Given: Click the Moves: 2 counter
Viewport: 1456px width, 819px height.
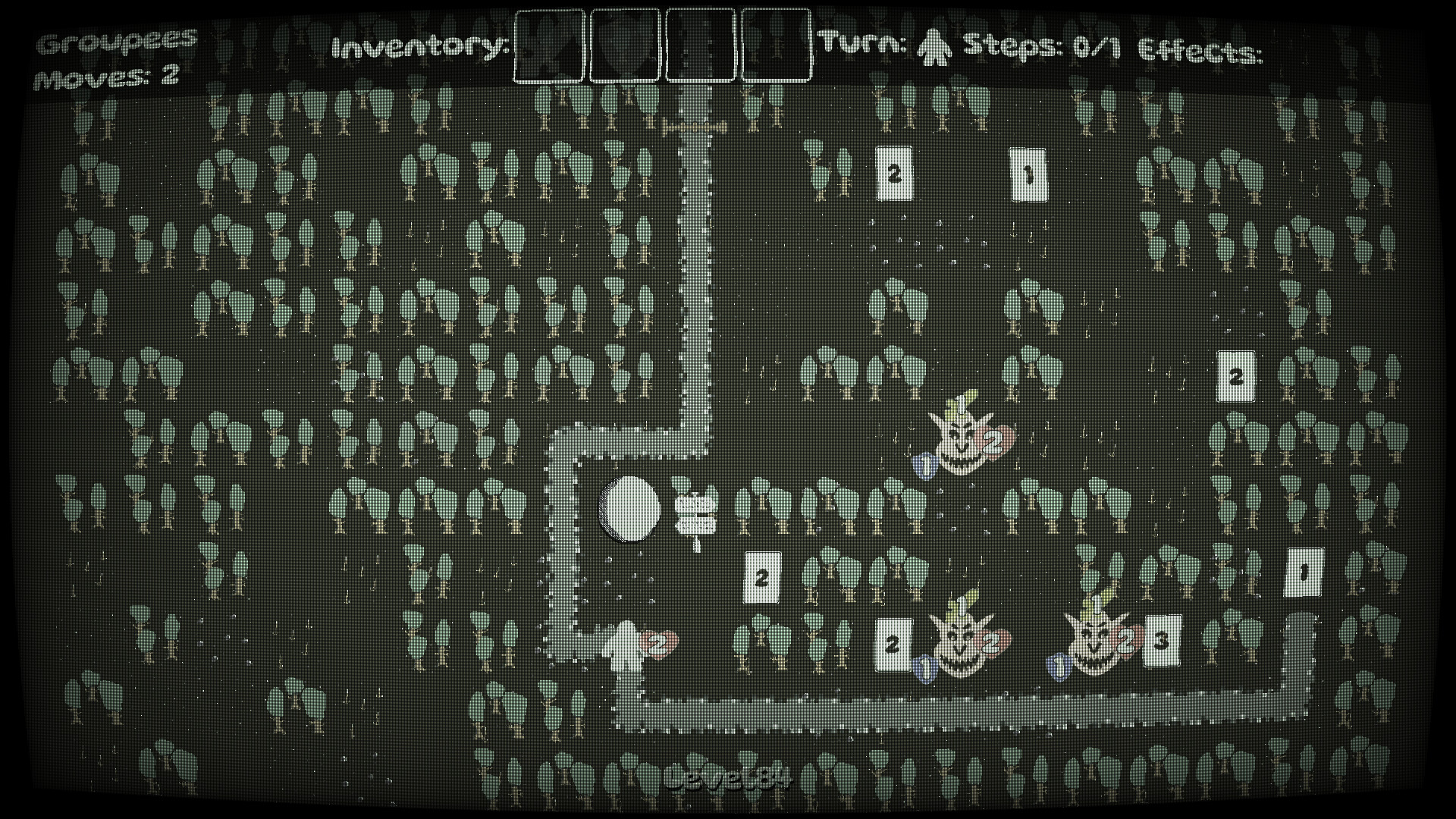Looking at the screenshot, I should click(x=106, y=74).
